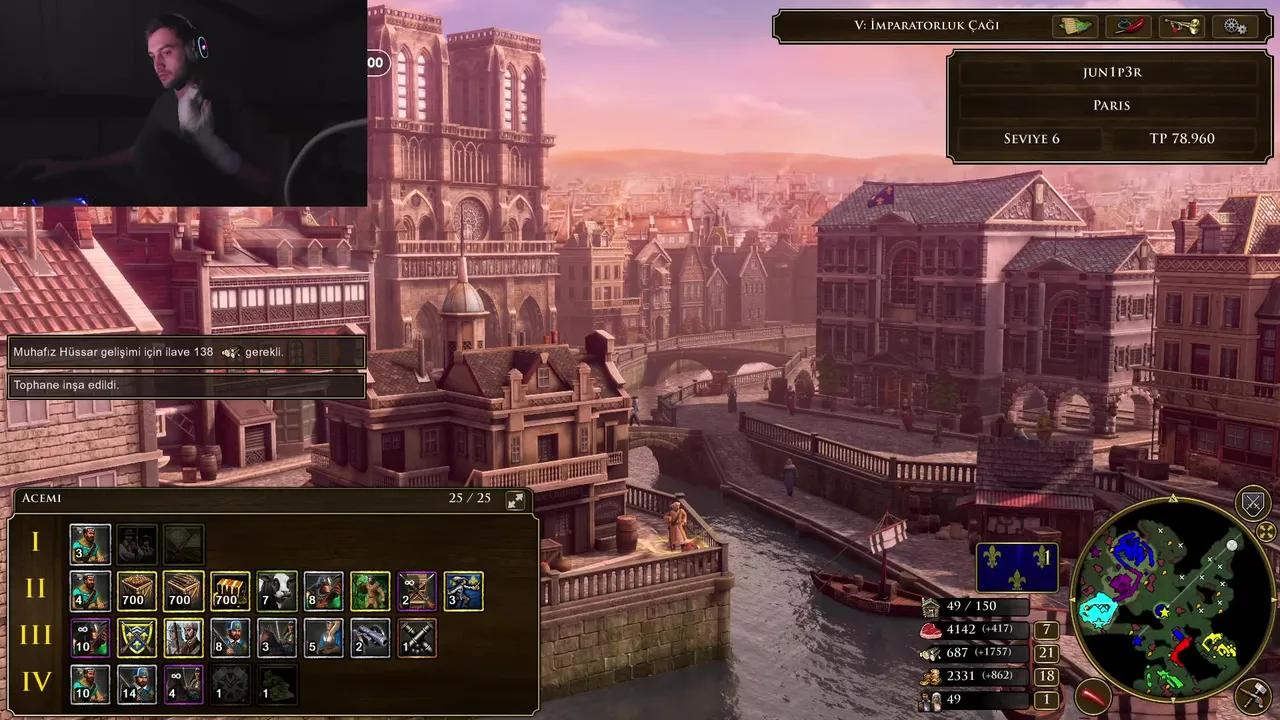Image resolution: width=1280 pixels, height=720 pixels.
Task: Select the 3 settlers card in row I
Action: 90,545
